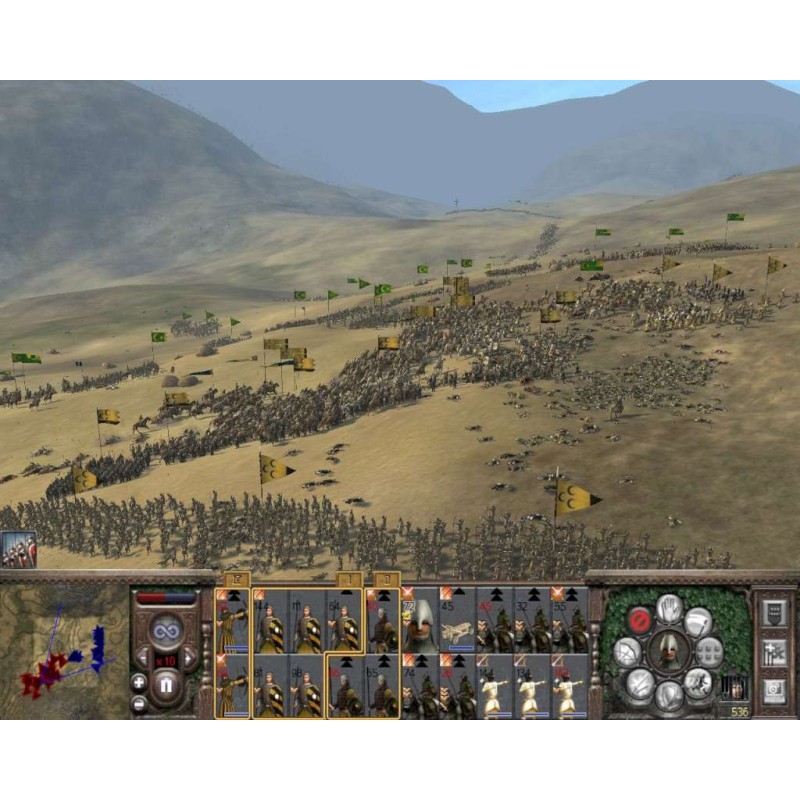Toggle the infinity time-limit button

tap(165, 631)
